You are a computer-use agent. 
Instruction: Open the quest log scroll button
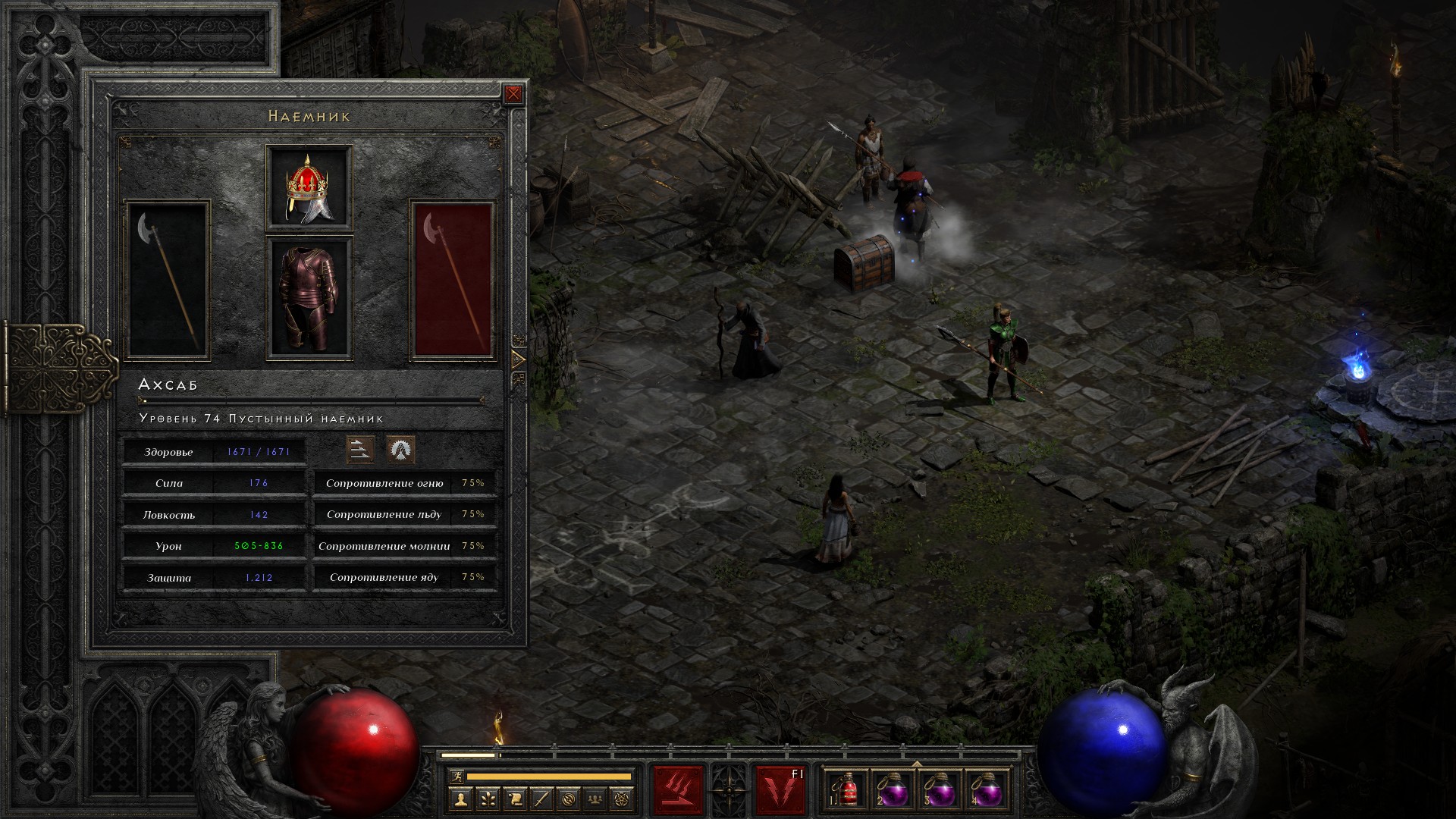pos(514,799)
